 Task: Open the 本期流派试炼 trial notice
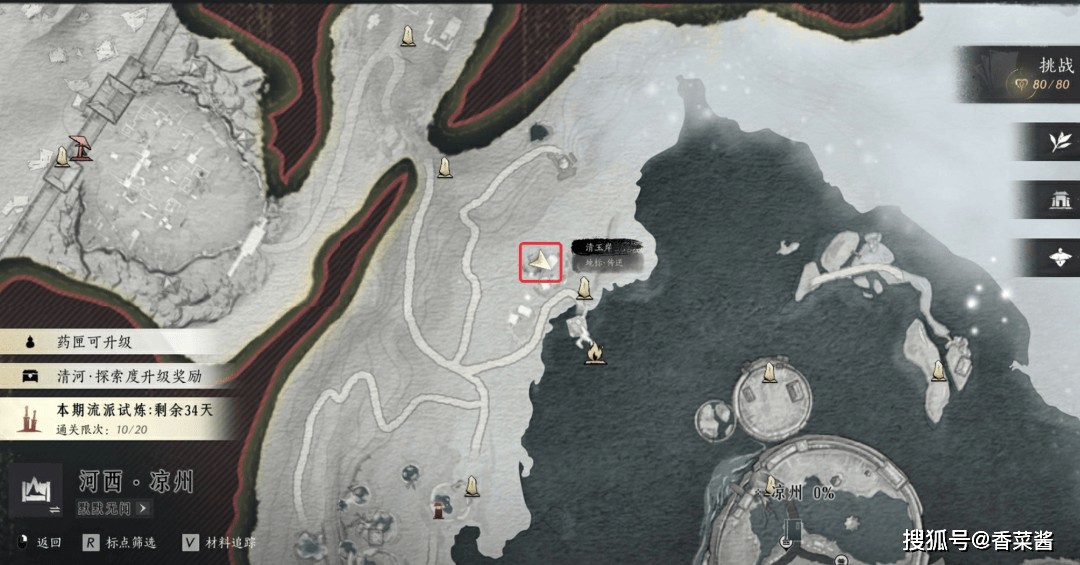[x=120, y=417]
